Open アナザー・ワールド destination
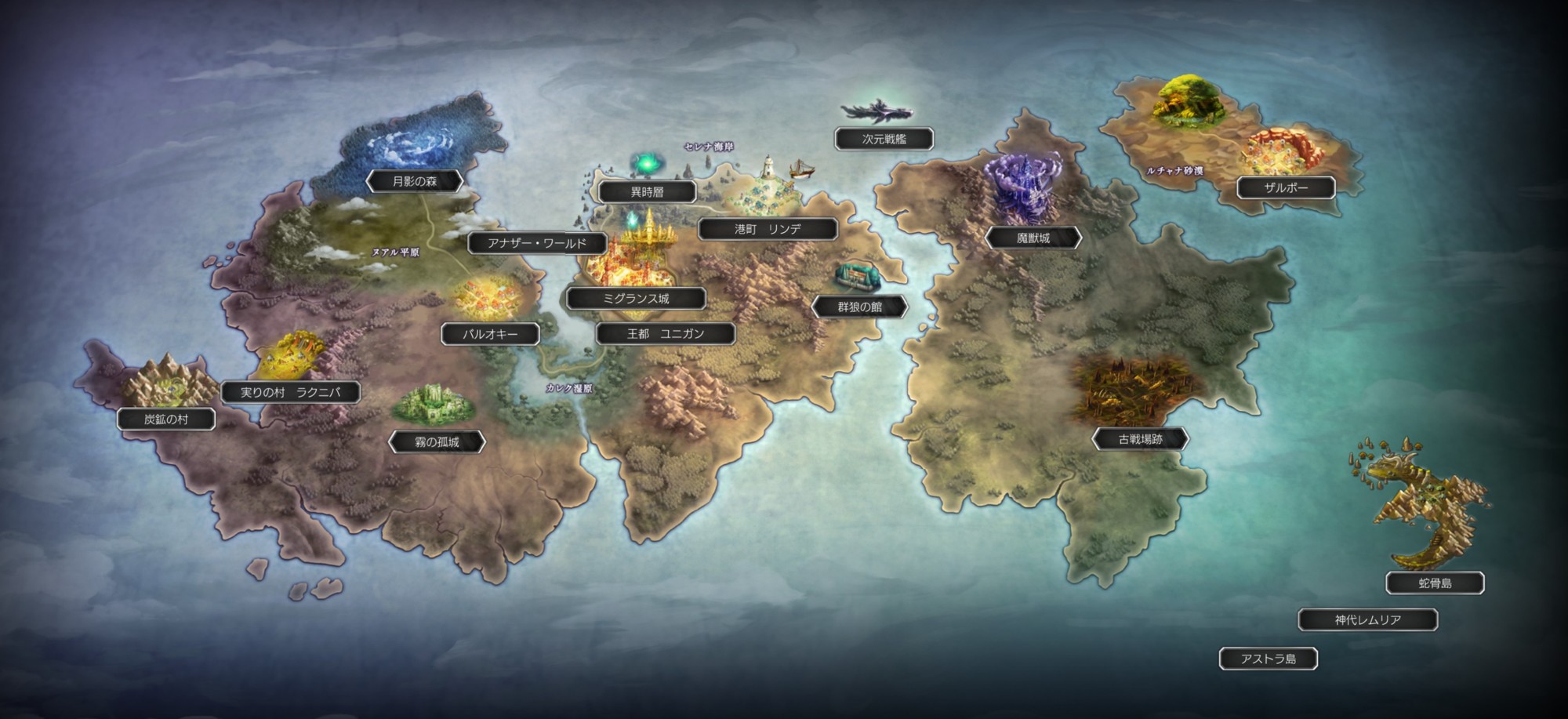 (537, 243)
